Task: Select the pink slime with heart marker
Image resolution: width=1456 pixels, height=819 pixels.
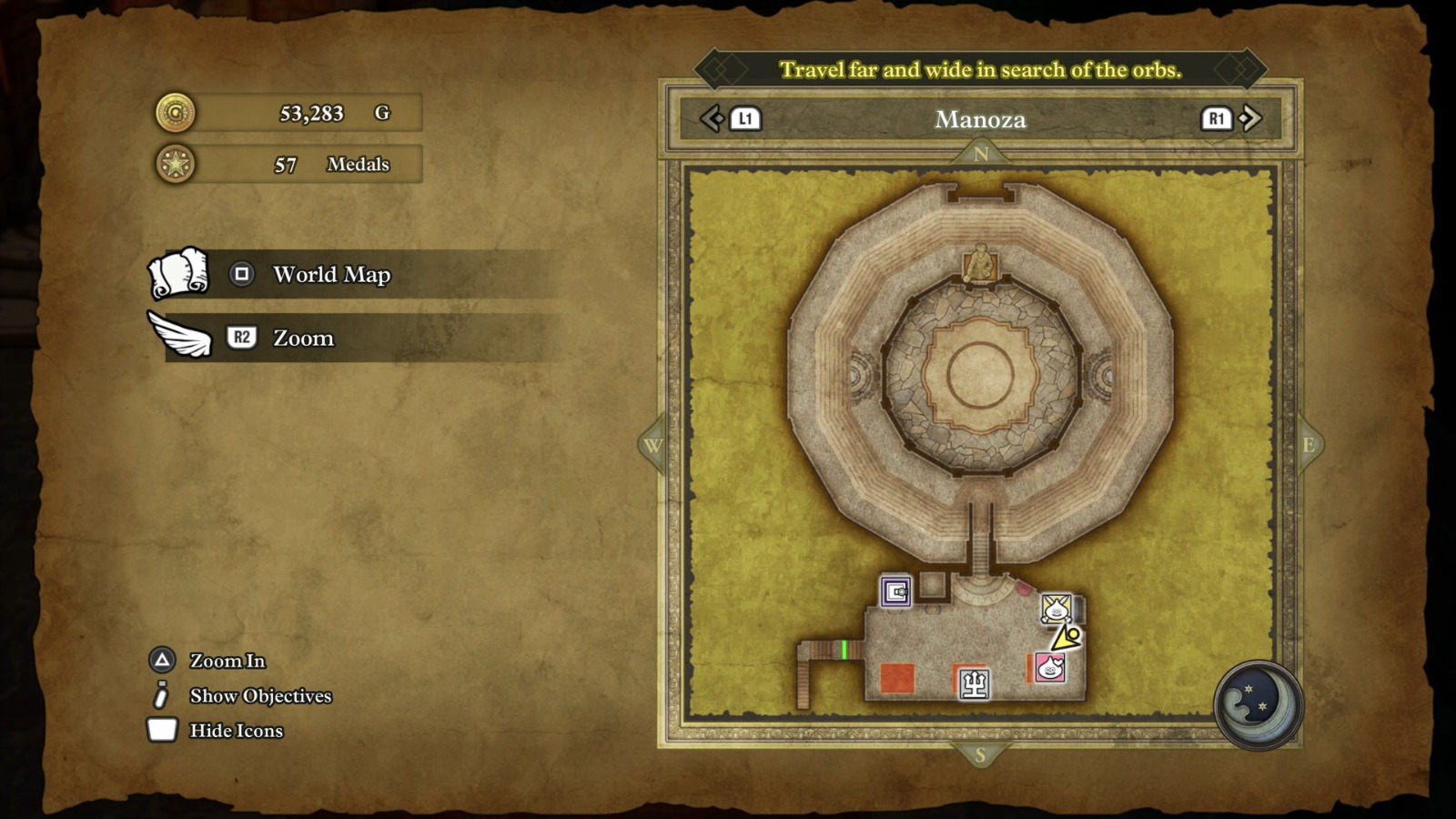Action: pos(1050,668)
